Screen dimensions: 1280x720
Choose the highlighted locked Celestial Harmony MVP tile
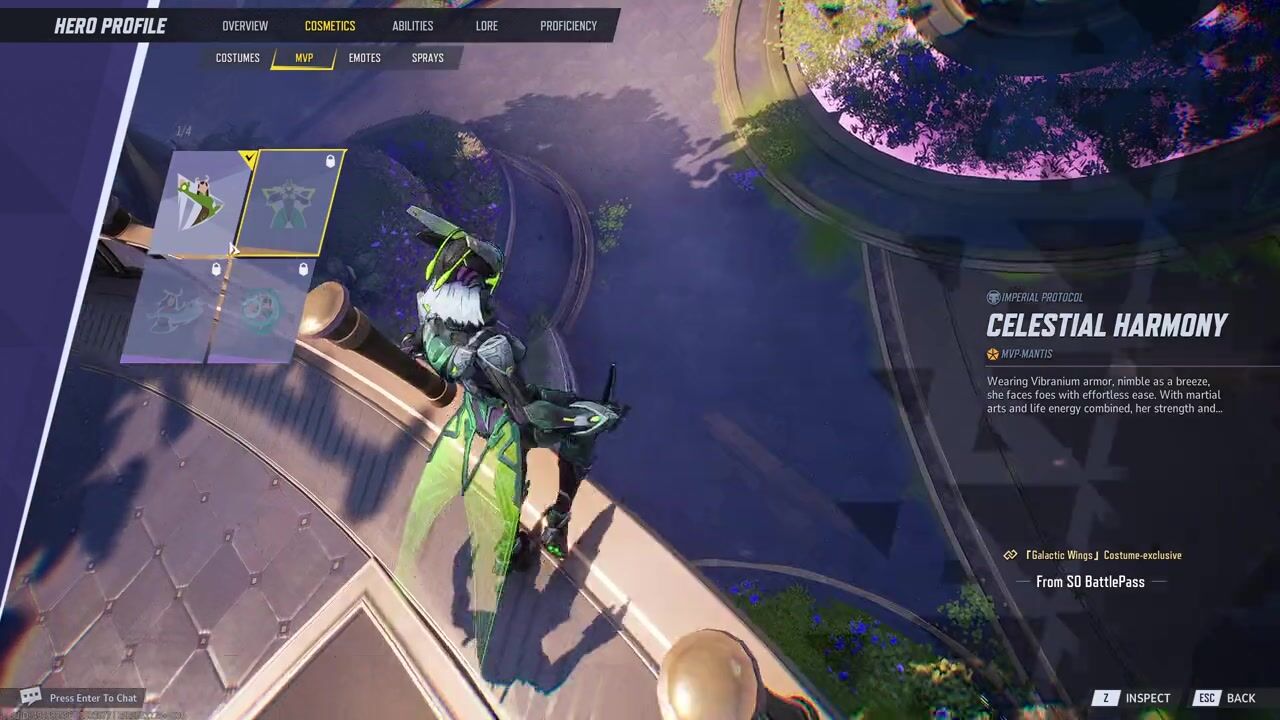pyautogui.click(x=290, y=203)
